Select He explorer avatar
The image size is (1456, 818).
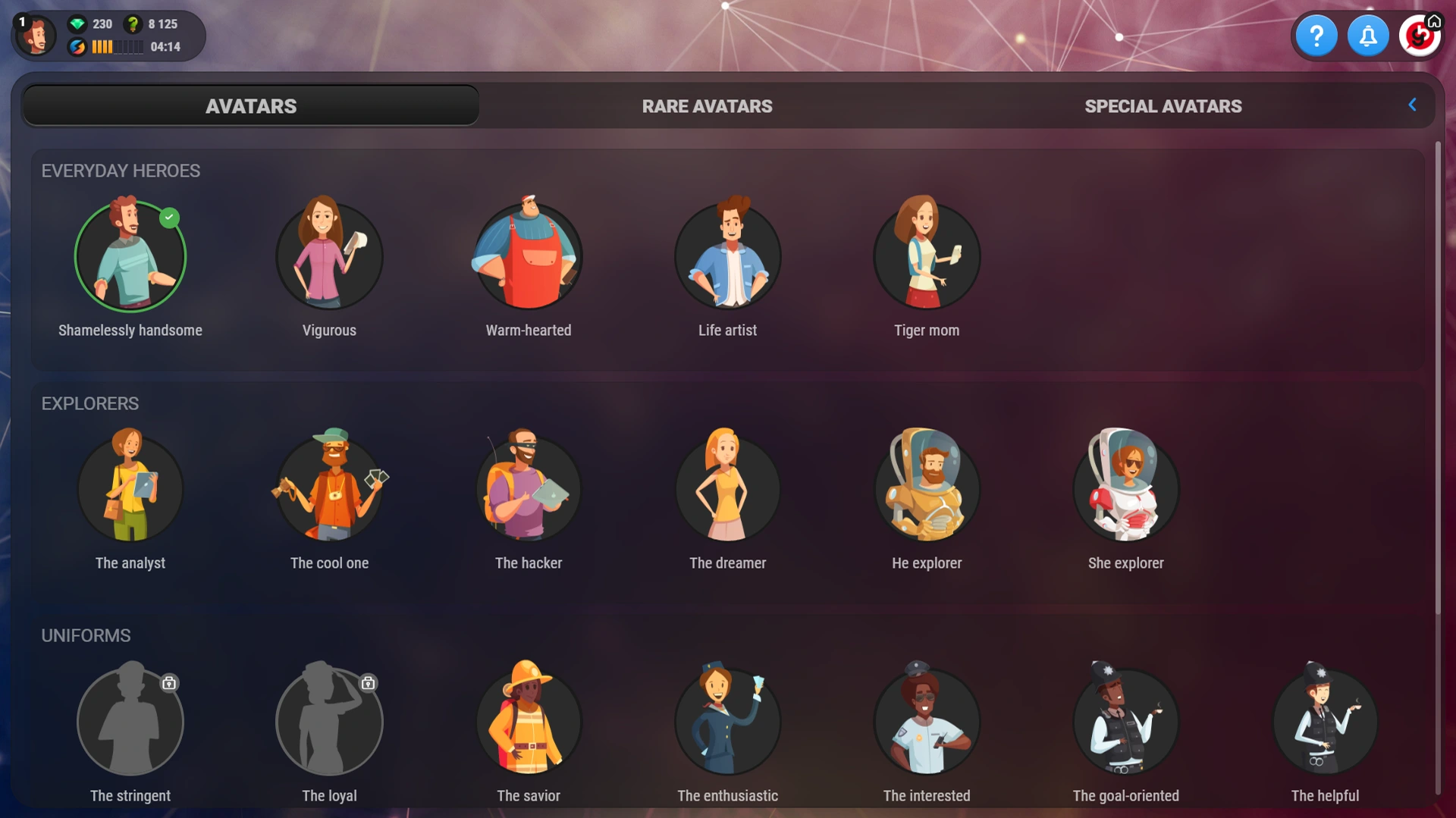coord(927,489)
